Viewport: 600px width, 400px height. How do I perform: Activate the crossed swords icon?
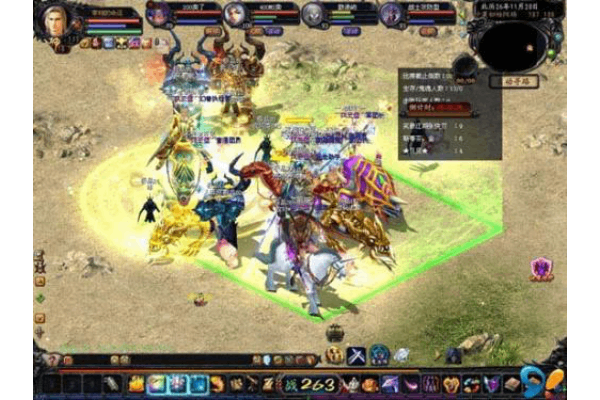(356, 355)
